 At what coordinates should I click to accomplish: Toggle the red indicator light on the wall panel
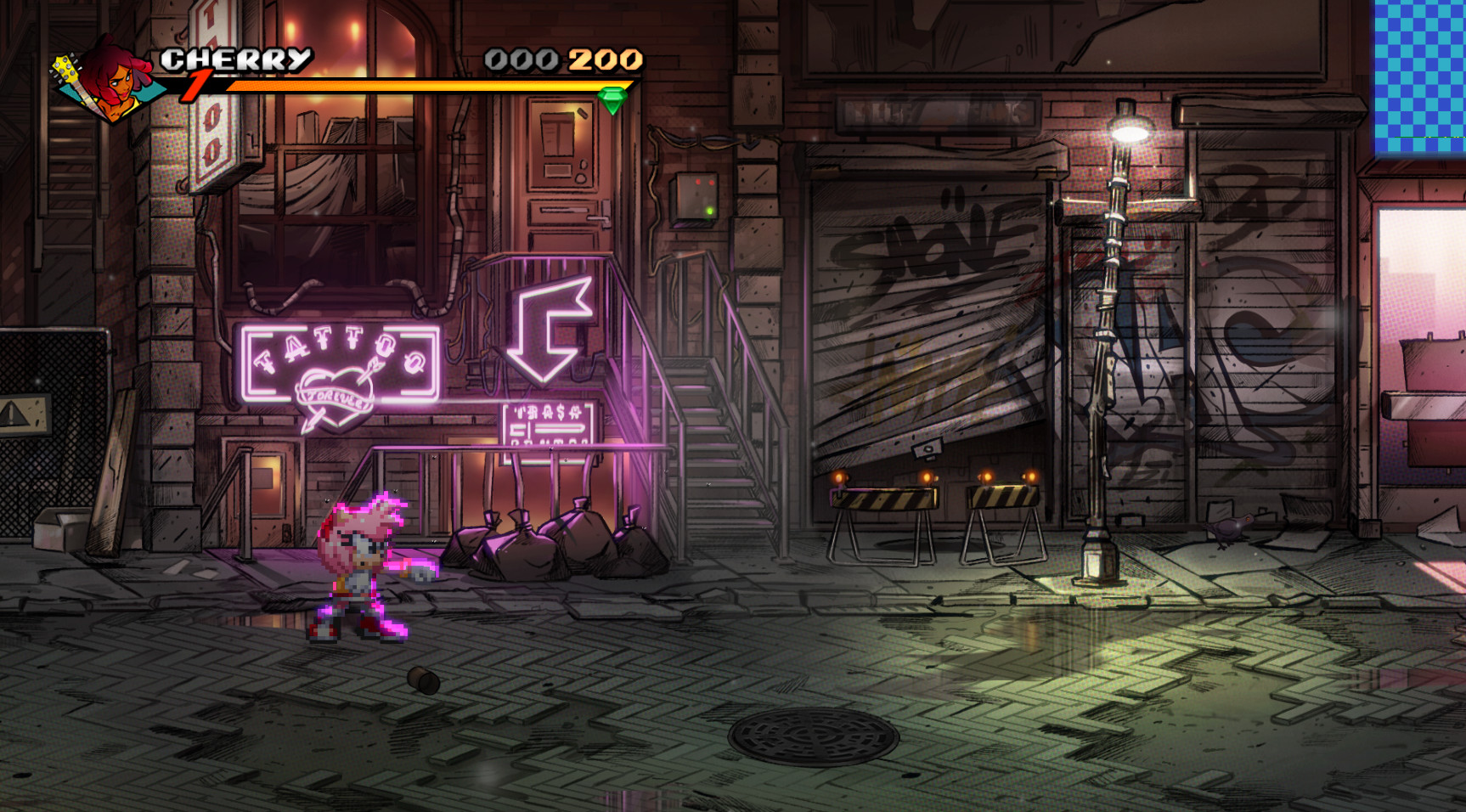pyautogui.click(x=696, y=181)
